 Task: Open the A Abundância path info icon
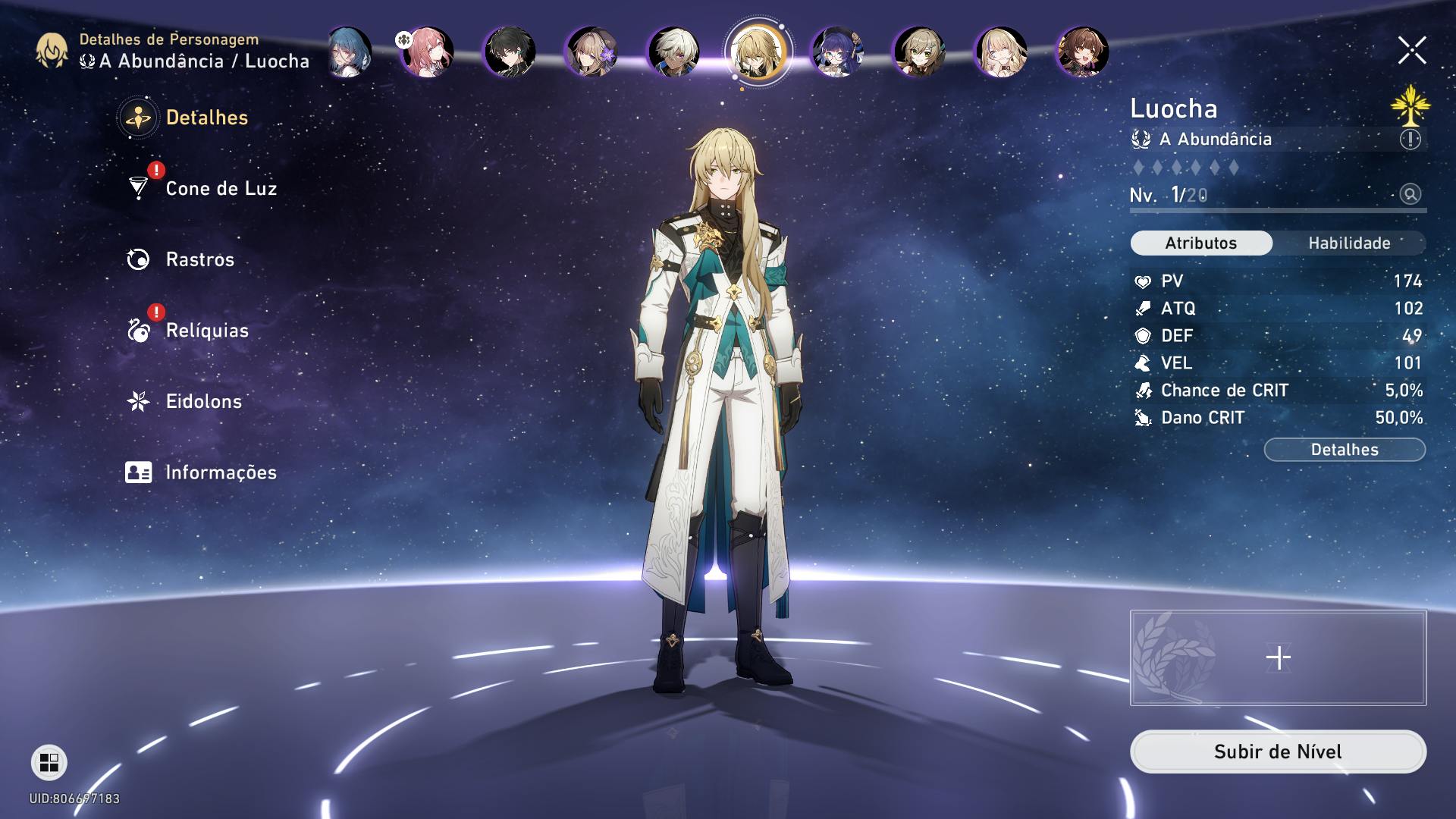coord(1410,140)
